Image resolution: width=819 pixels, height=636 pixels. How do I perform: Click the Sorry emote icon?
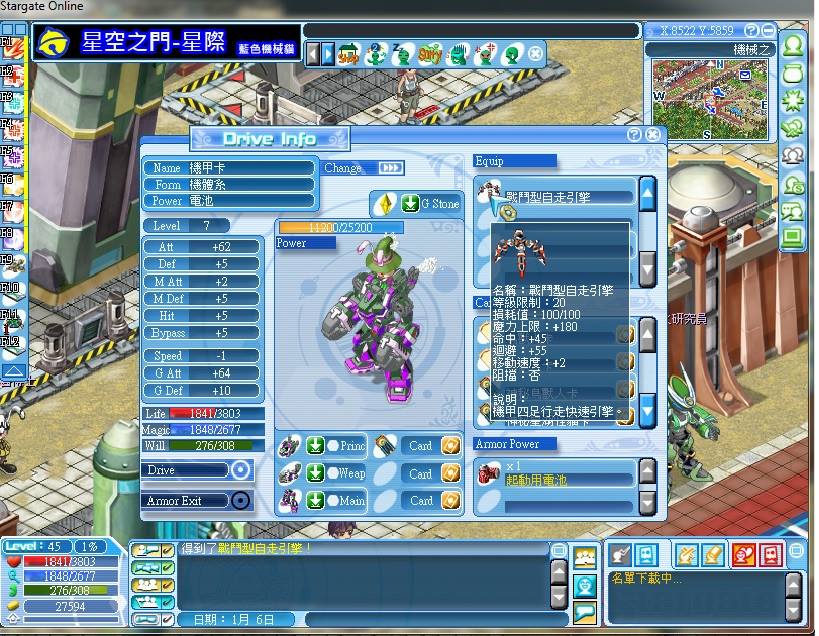[x=430, y=53]
